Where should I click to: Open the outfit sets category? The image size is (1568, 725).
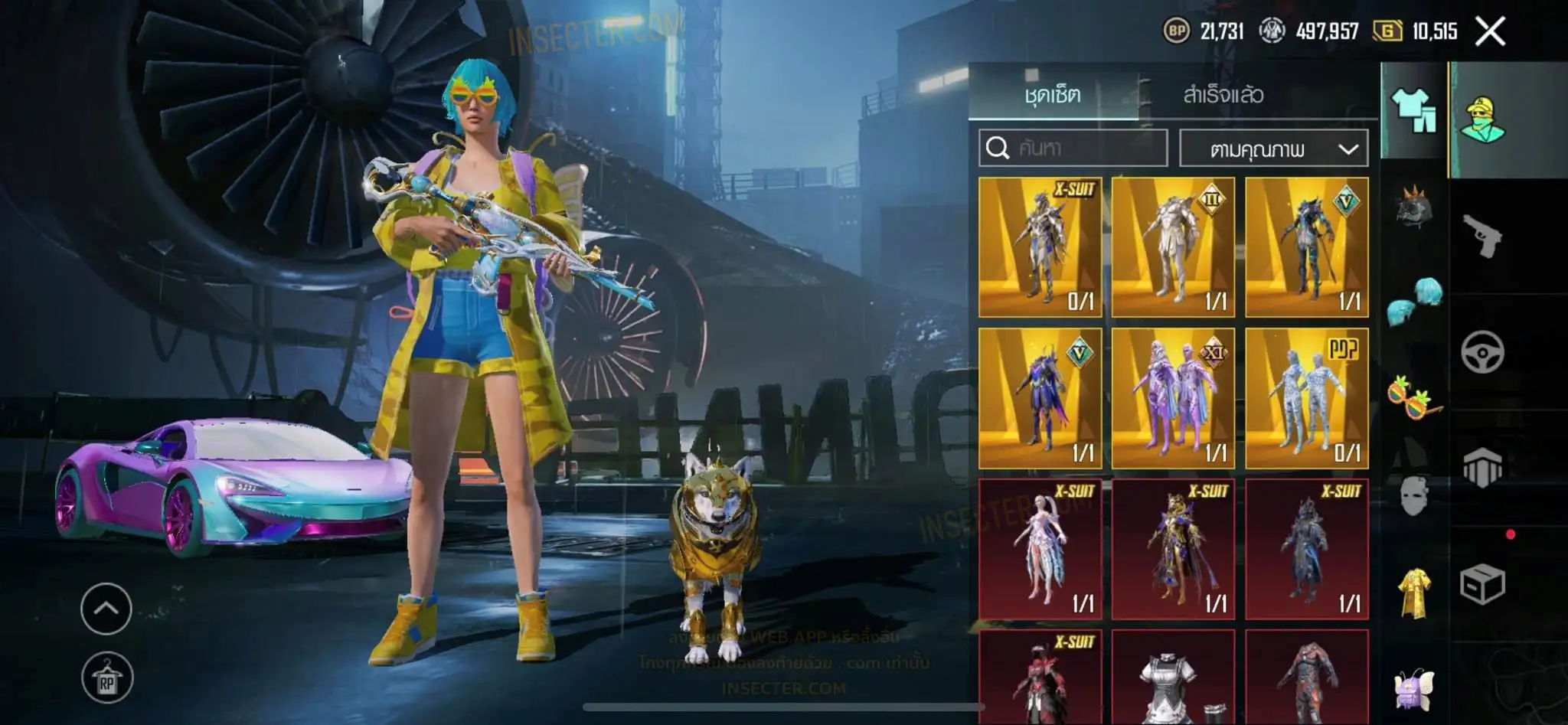tap(1413, 112)
